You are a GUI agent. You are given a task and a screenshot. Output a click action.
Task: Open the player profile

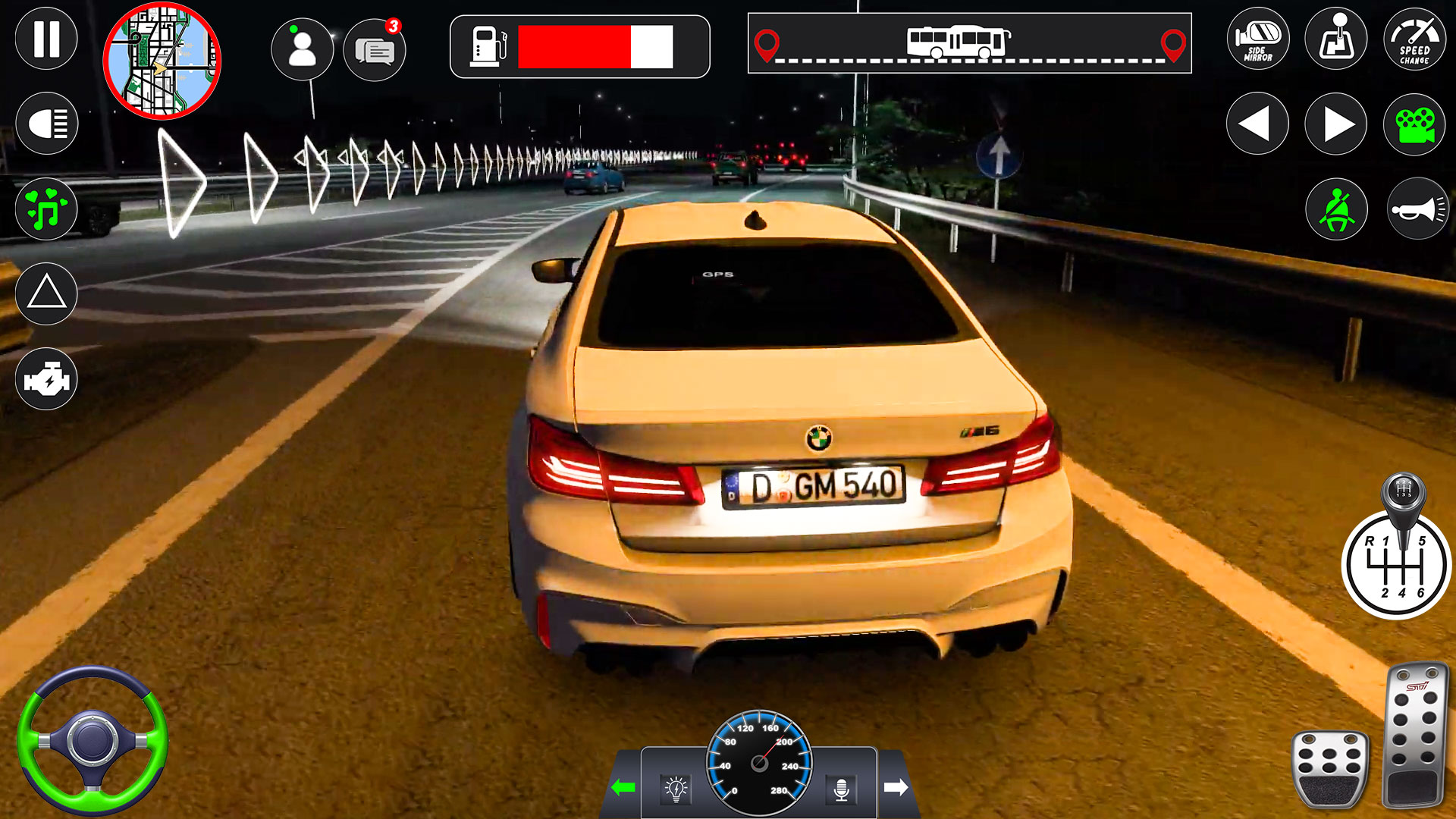pos(303,48)
